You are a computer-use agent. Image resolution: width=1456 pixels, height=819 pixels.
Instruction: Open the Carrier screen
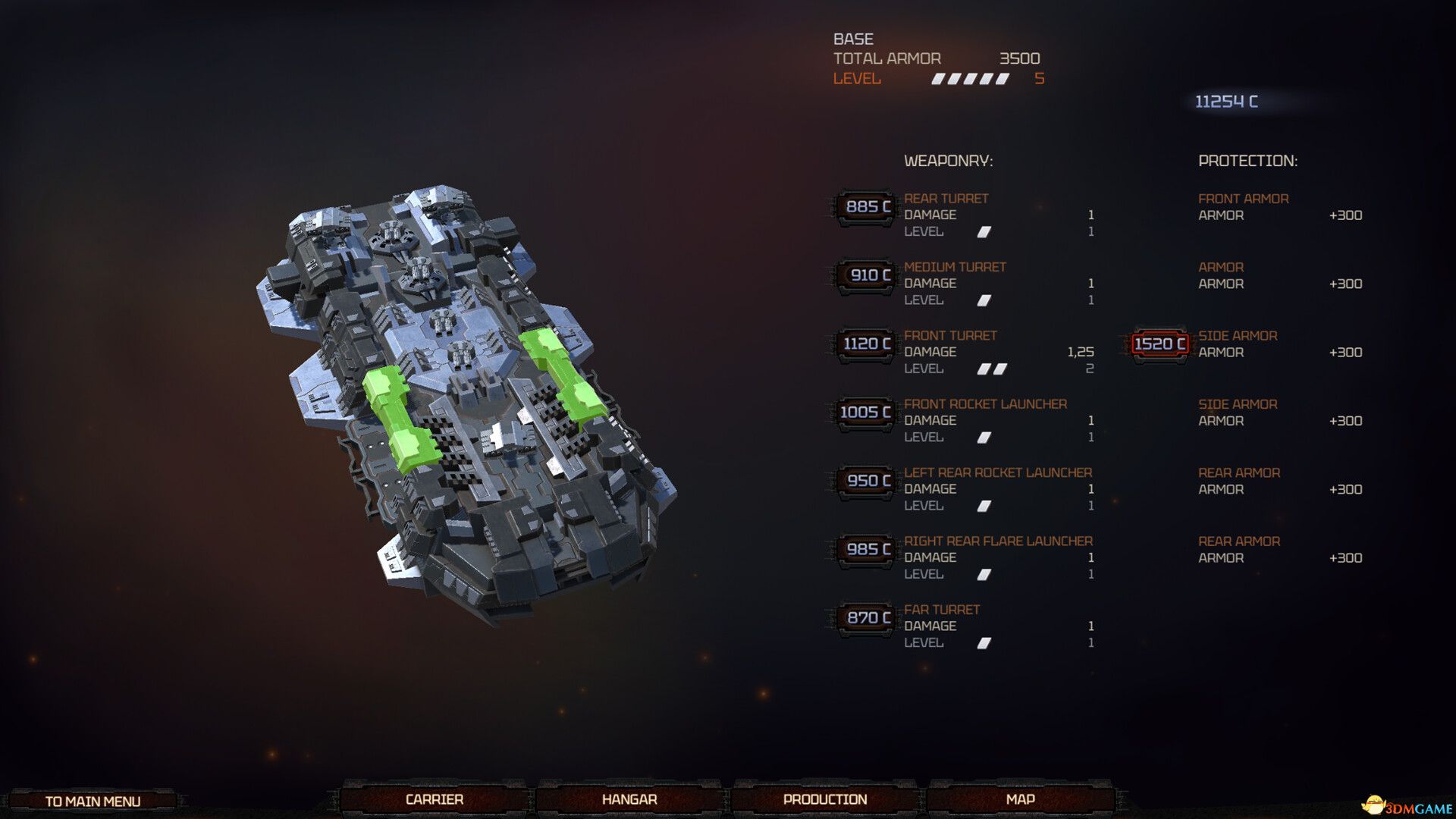(434, 799)
